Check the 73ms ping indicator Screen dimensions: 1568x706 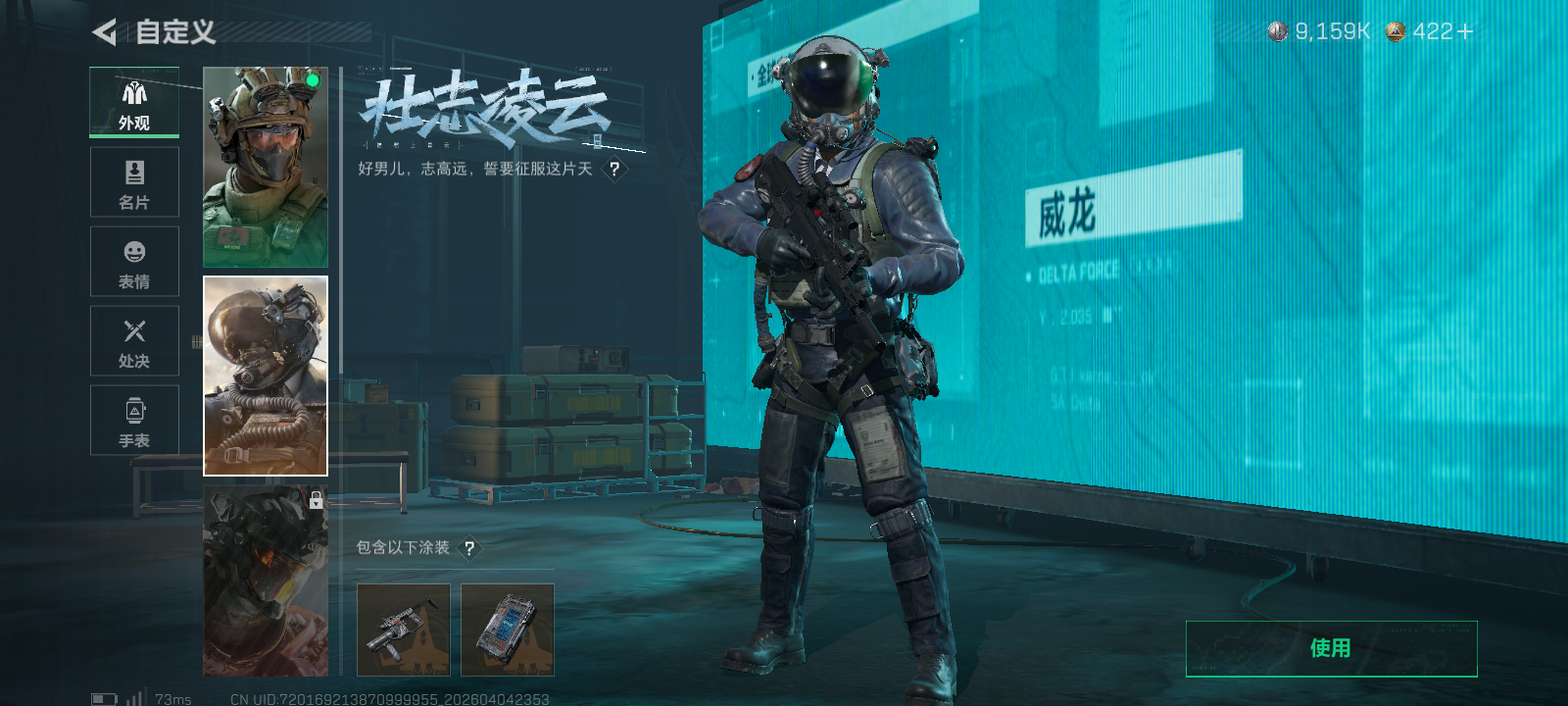tap(171, 697)
